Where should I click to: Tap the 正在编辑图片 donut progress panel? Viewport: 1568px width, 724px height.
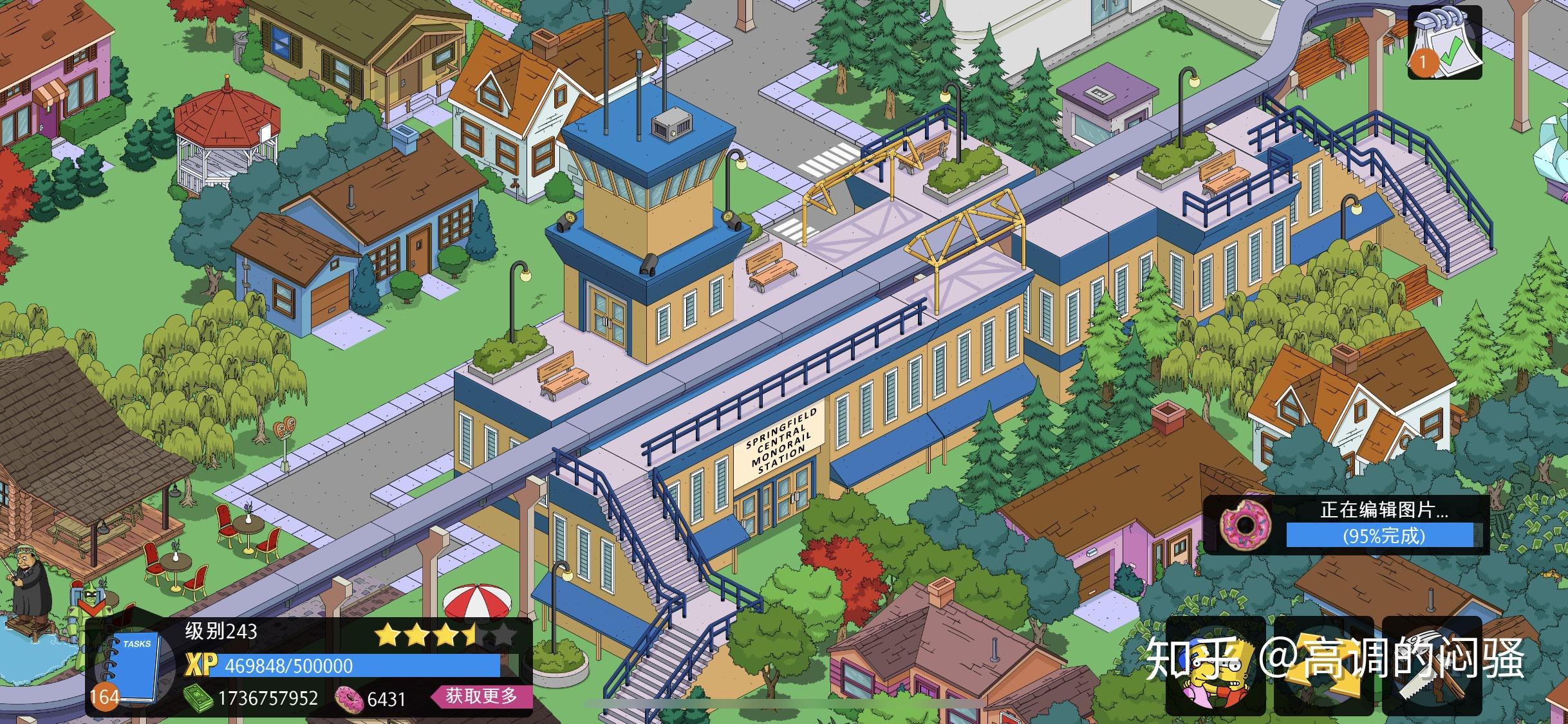click(1347, 524)
